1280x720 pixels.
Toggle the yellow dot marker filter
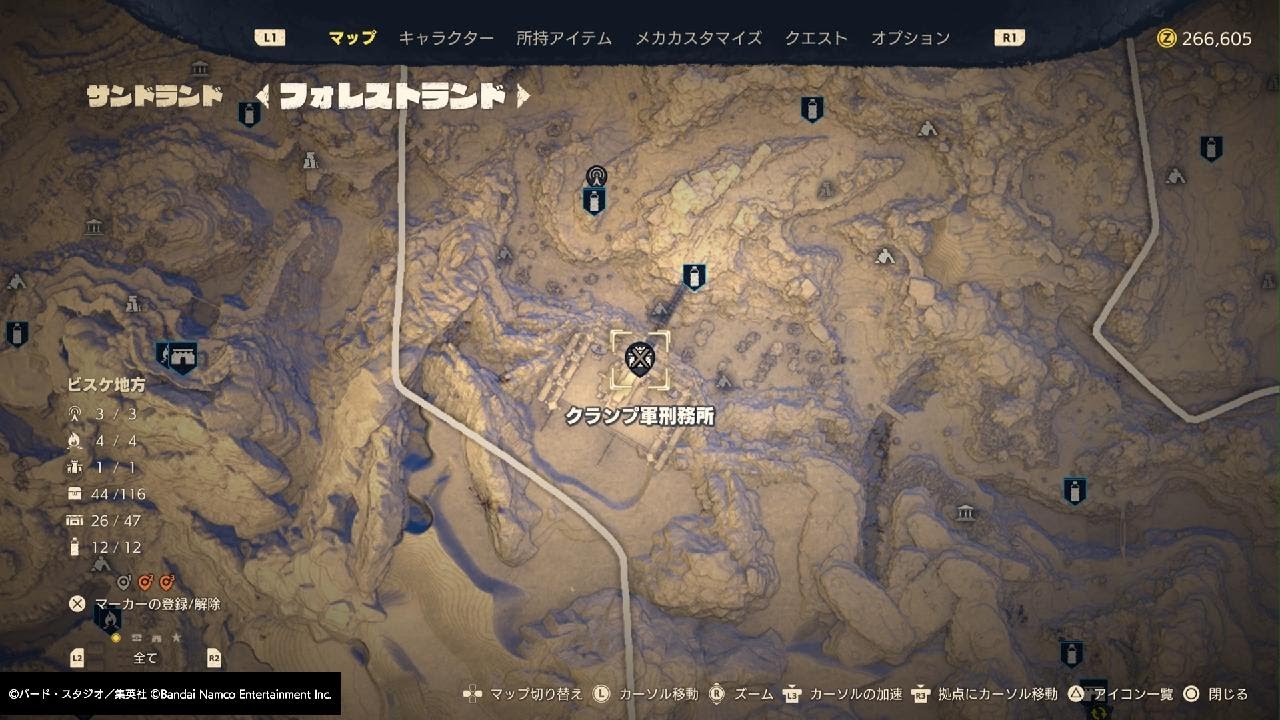tap(116, 637)
